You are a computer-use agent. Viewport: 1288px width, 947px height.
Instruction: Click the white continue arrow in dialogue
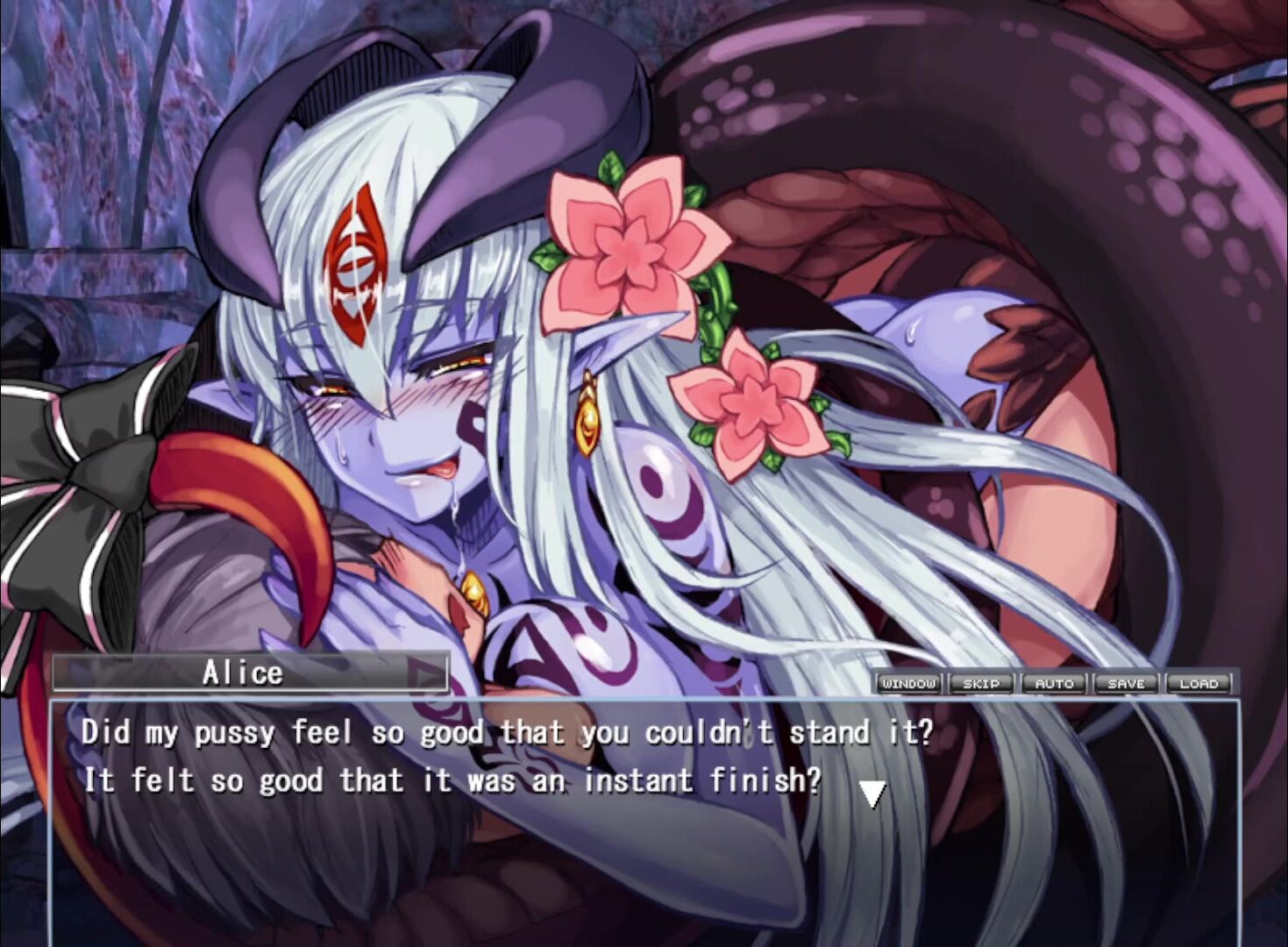[x=872, y=794]
